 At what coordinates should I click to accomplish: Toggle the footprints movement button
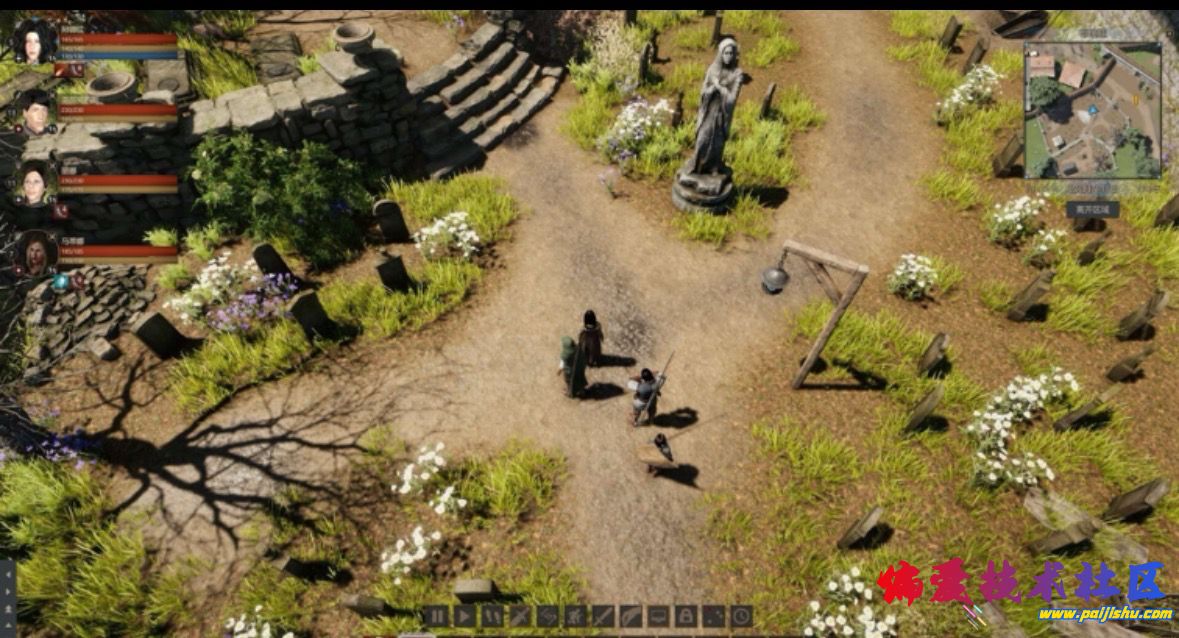[492, 616]
